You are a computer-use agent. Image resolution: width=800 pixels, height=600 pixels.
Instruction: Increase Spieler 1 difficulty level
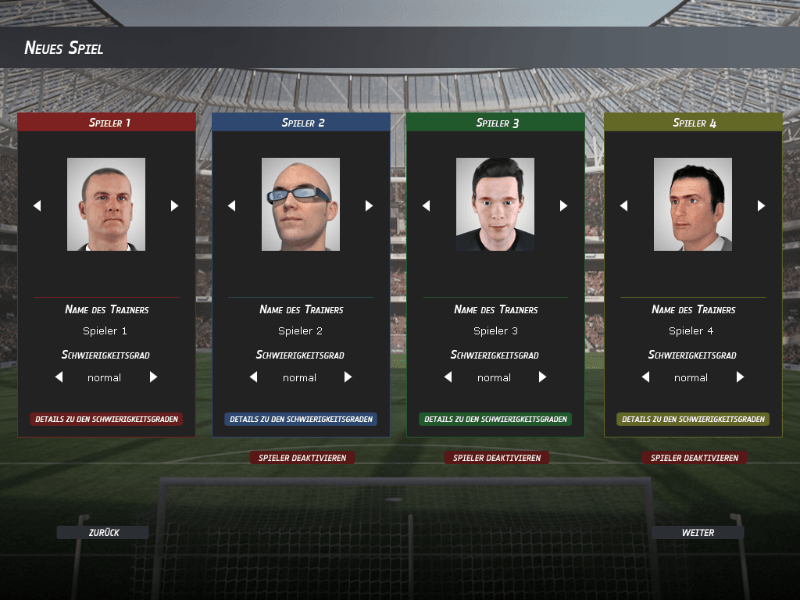[x=153, y=377]
